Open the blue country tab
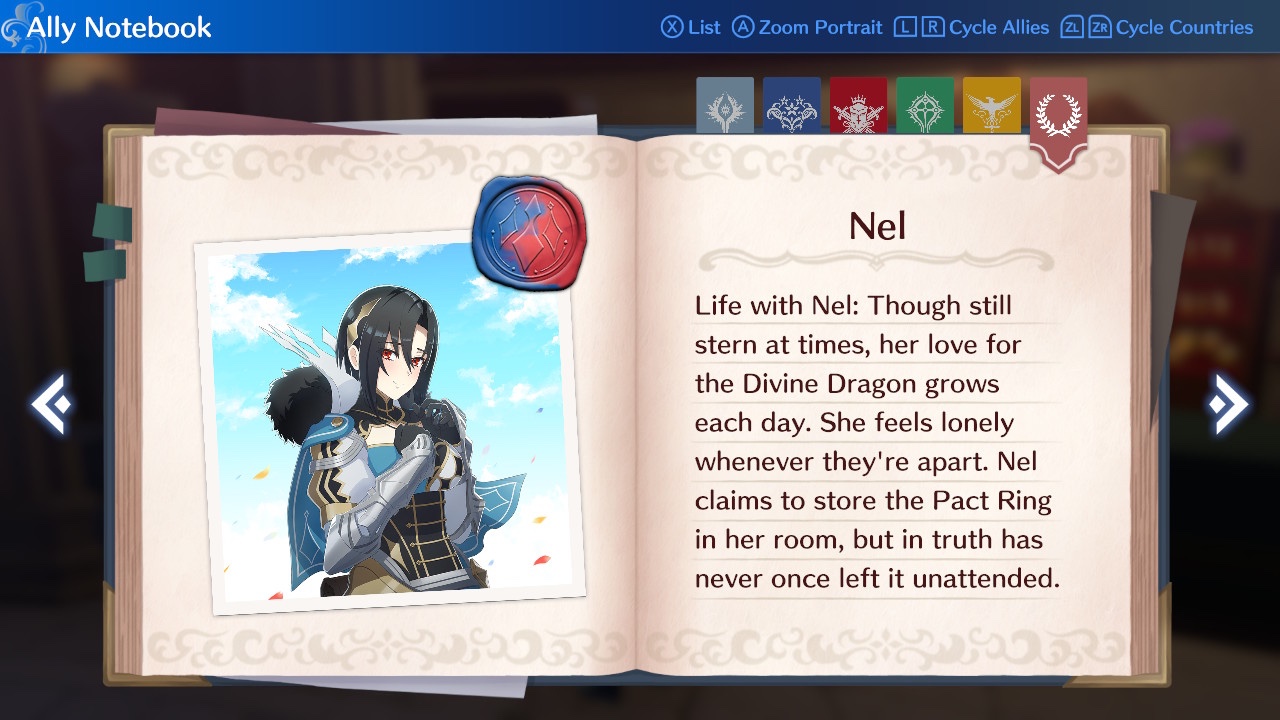Image resolution: width=1280 pixels, height=720 pixels. tap(791, 106)
